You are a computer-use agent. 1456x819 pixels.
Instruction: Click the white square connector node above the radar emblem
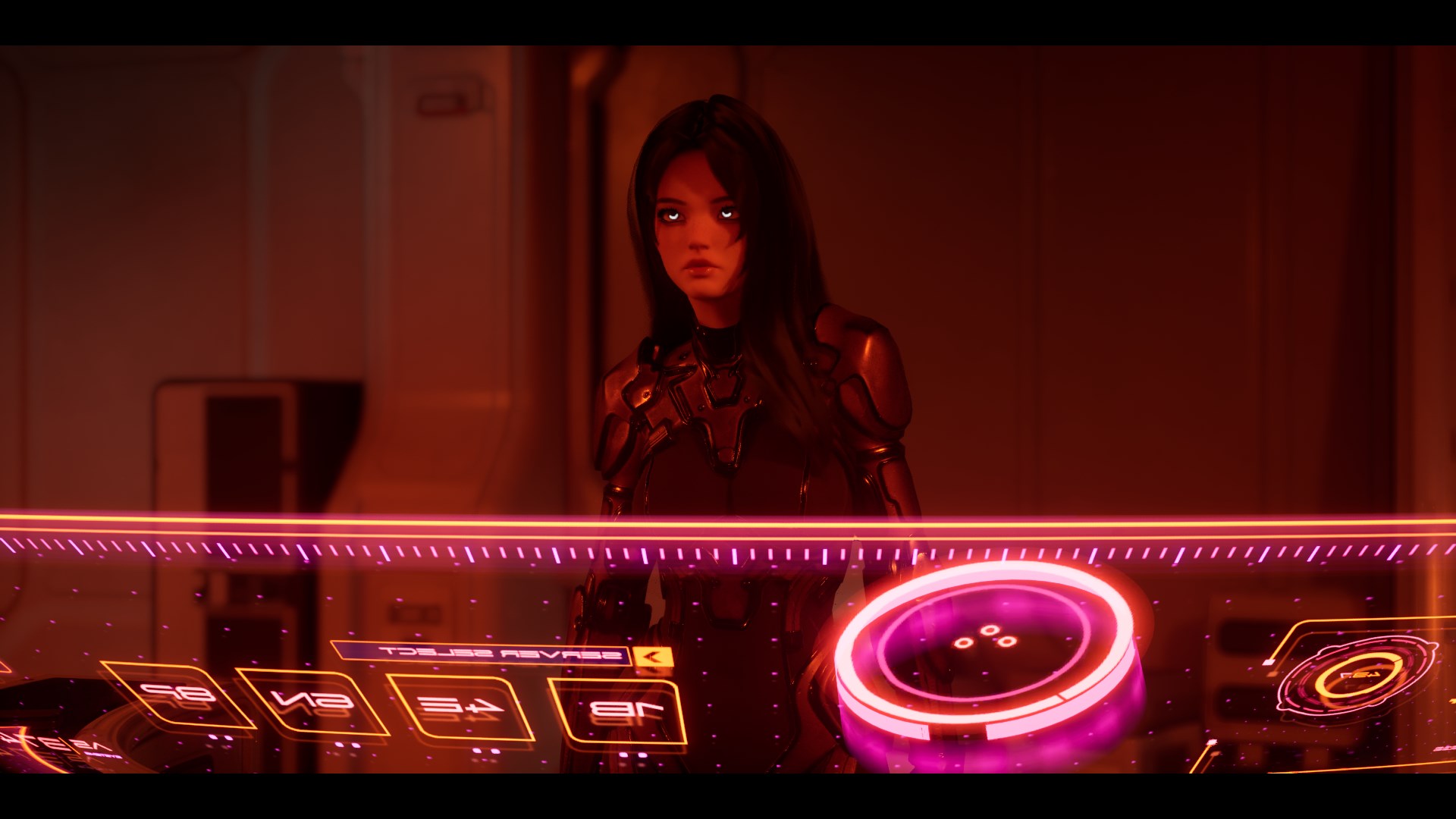click(1267, 662)
